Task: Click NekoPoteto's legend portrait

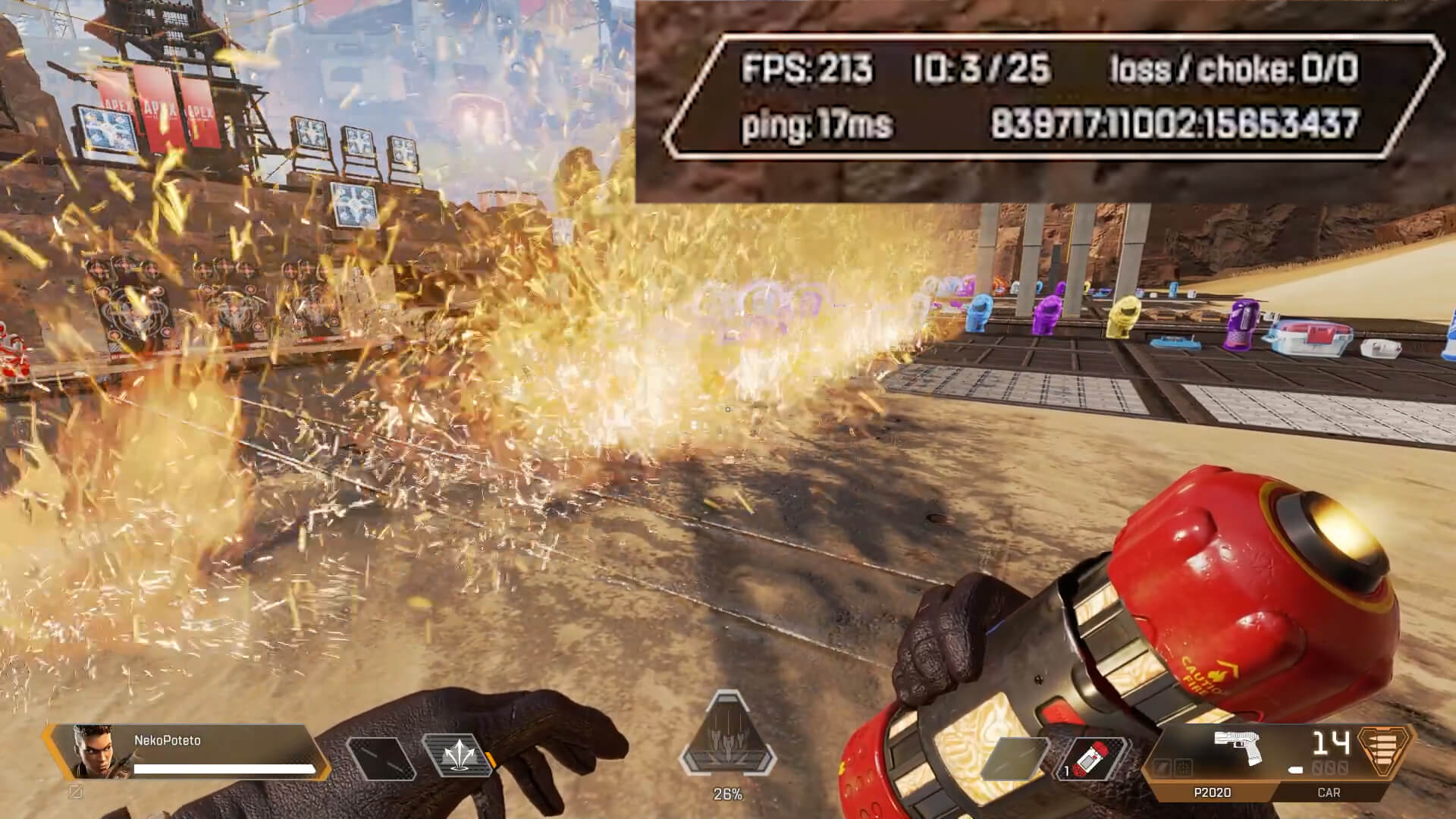Action: point(91,752)
